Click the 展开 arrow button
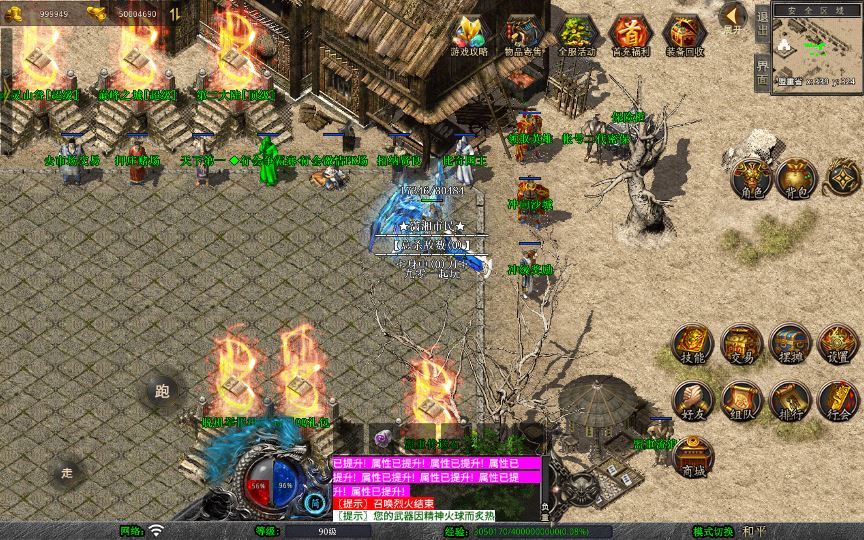Viewport: 864px width, 540px height. 733,18
